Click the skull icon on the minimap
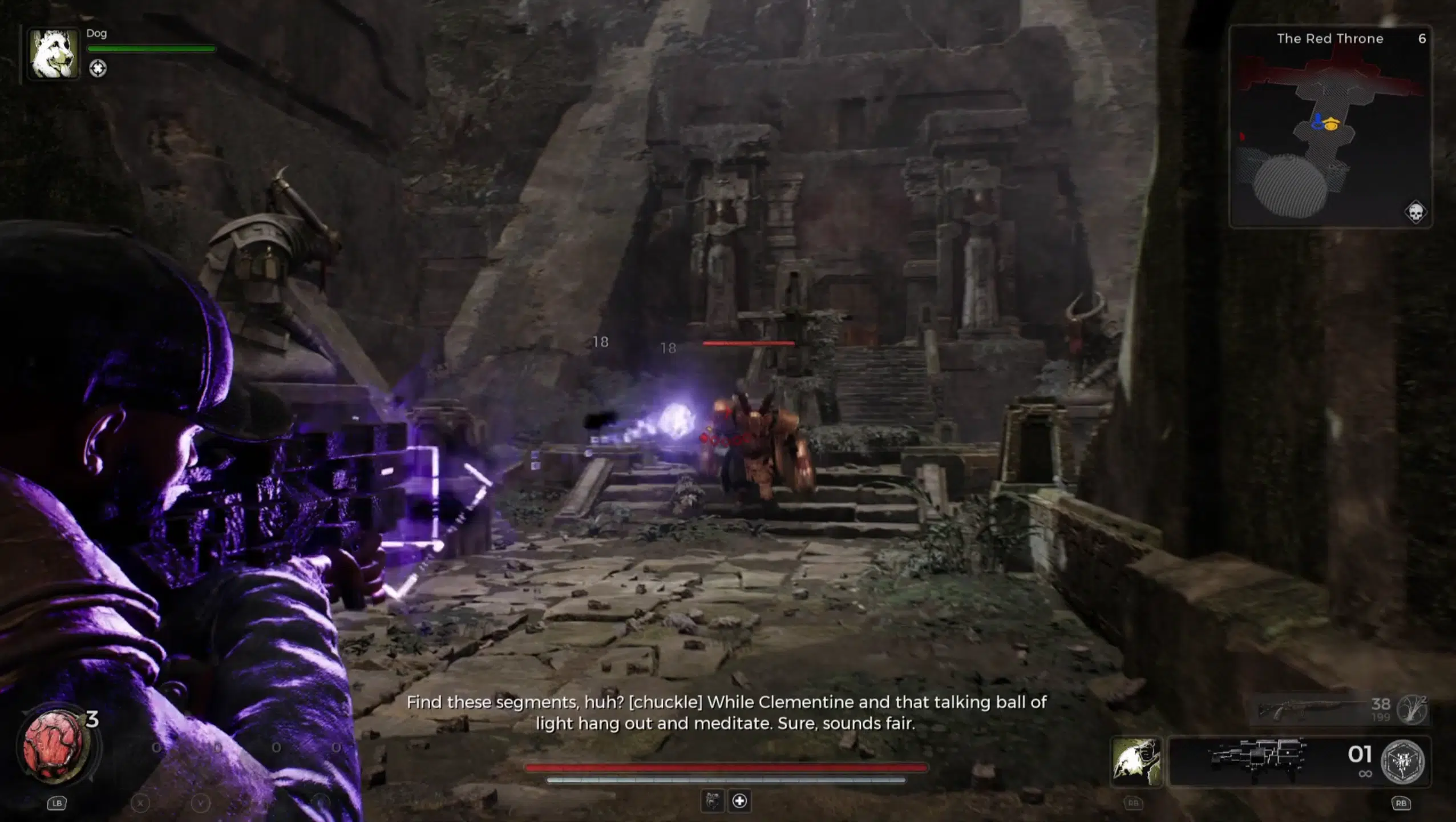Viewport: 1456px width, 822px height. click(1415, 212)
